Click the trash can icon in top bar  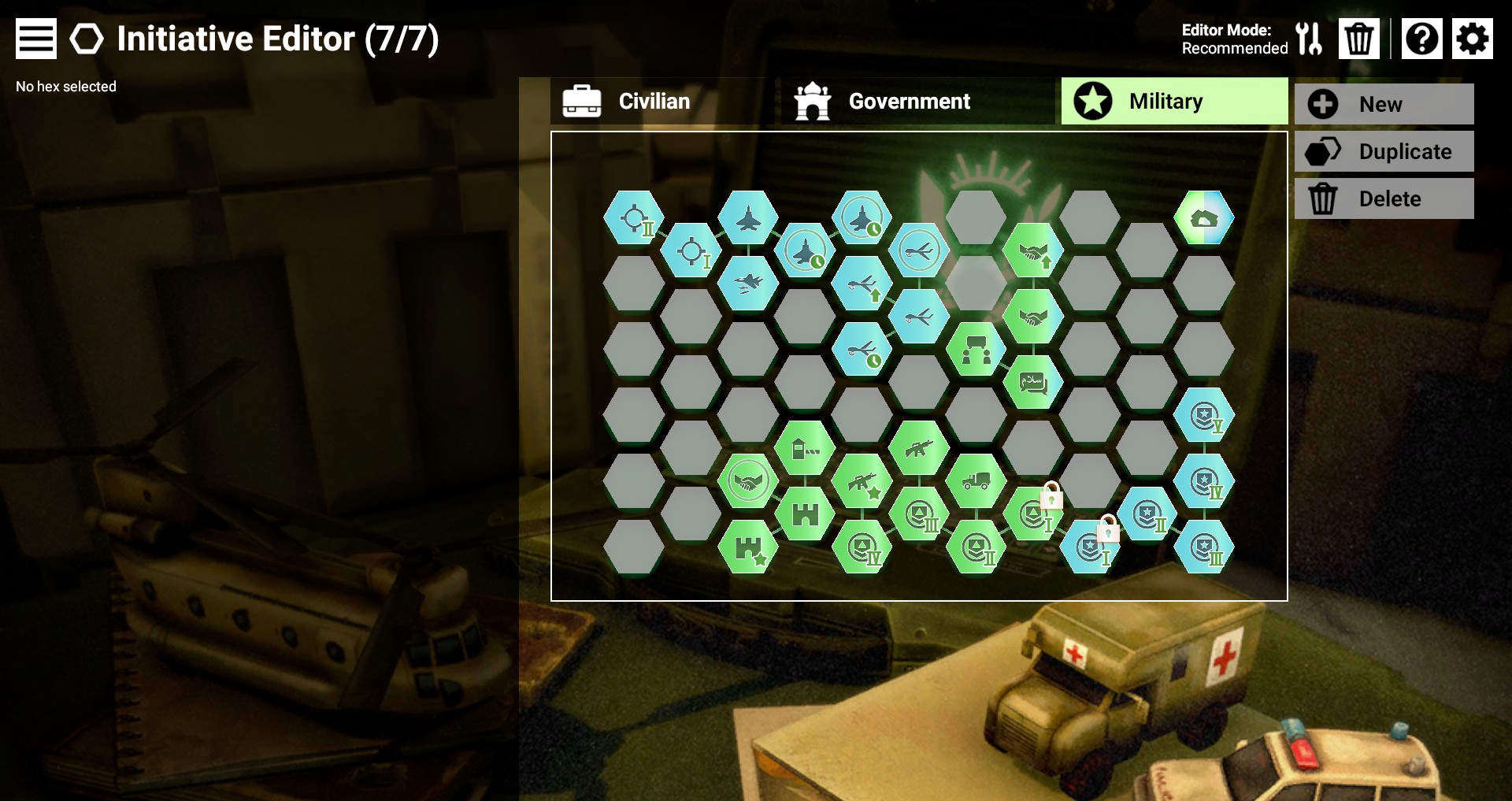pyautogui.click(x=1358, y=39)
